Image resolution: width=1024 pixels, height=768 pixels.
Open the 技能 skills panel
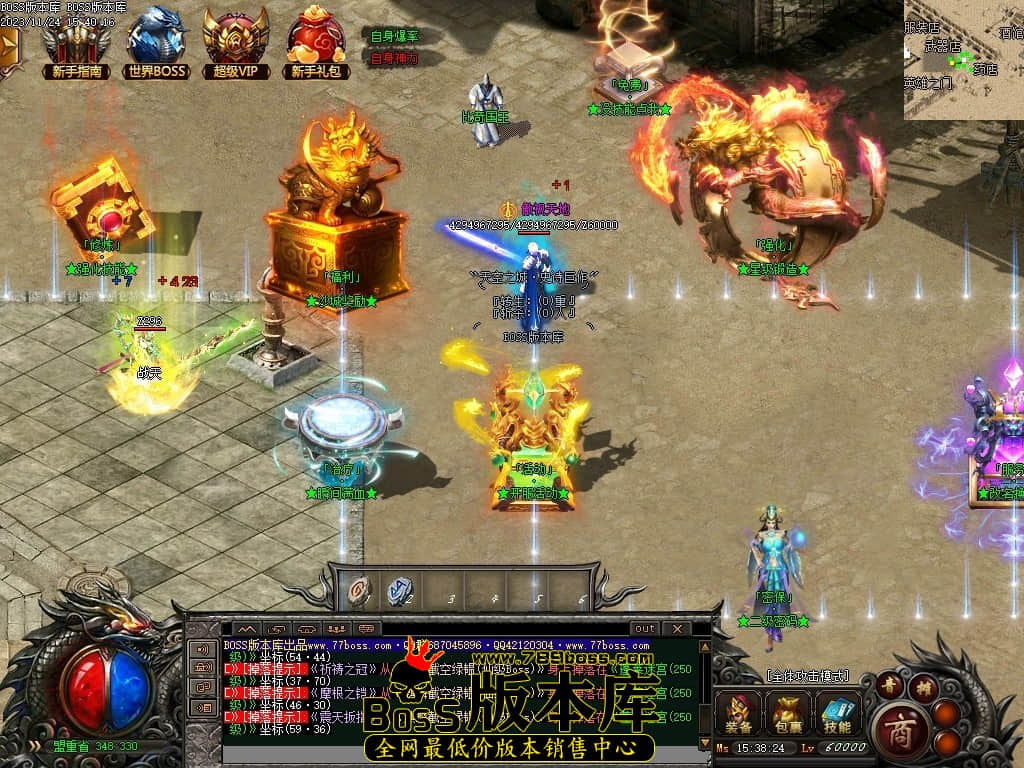point(837,713)
